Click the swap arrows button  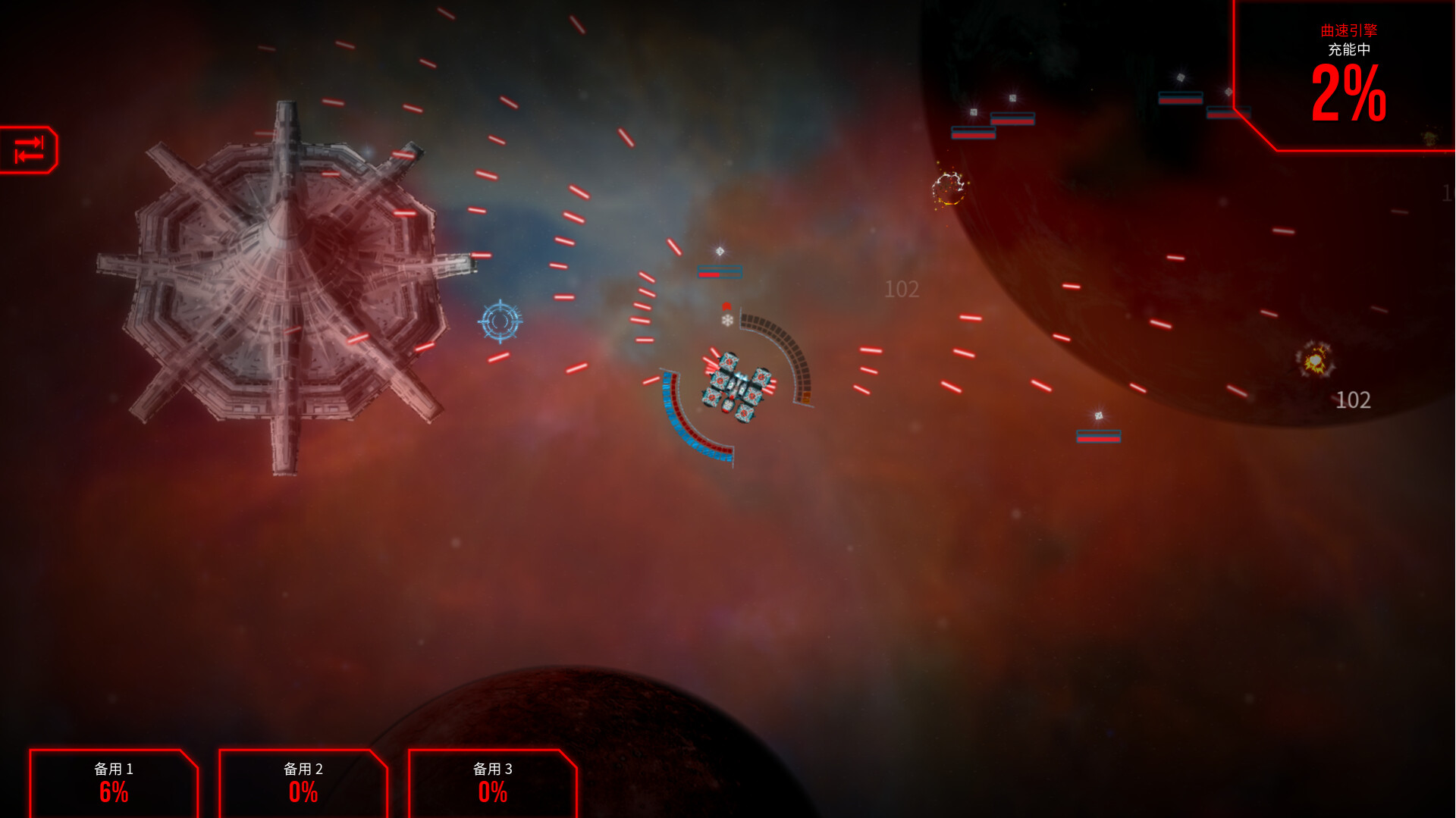coord(29,149)
